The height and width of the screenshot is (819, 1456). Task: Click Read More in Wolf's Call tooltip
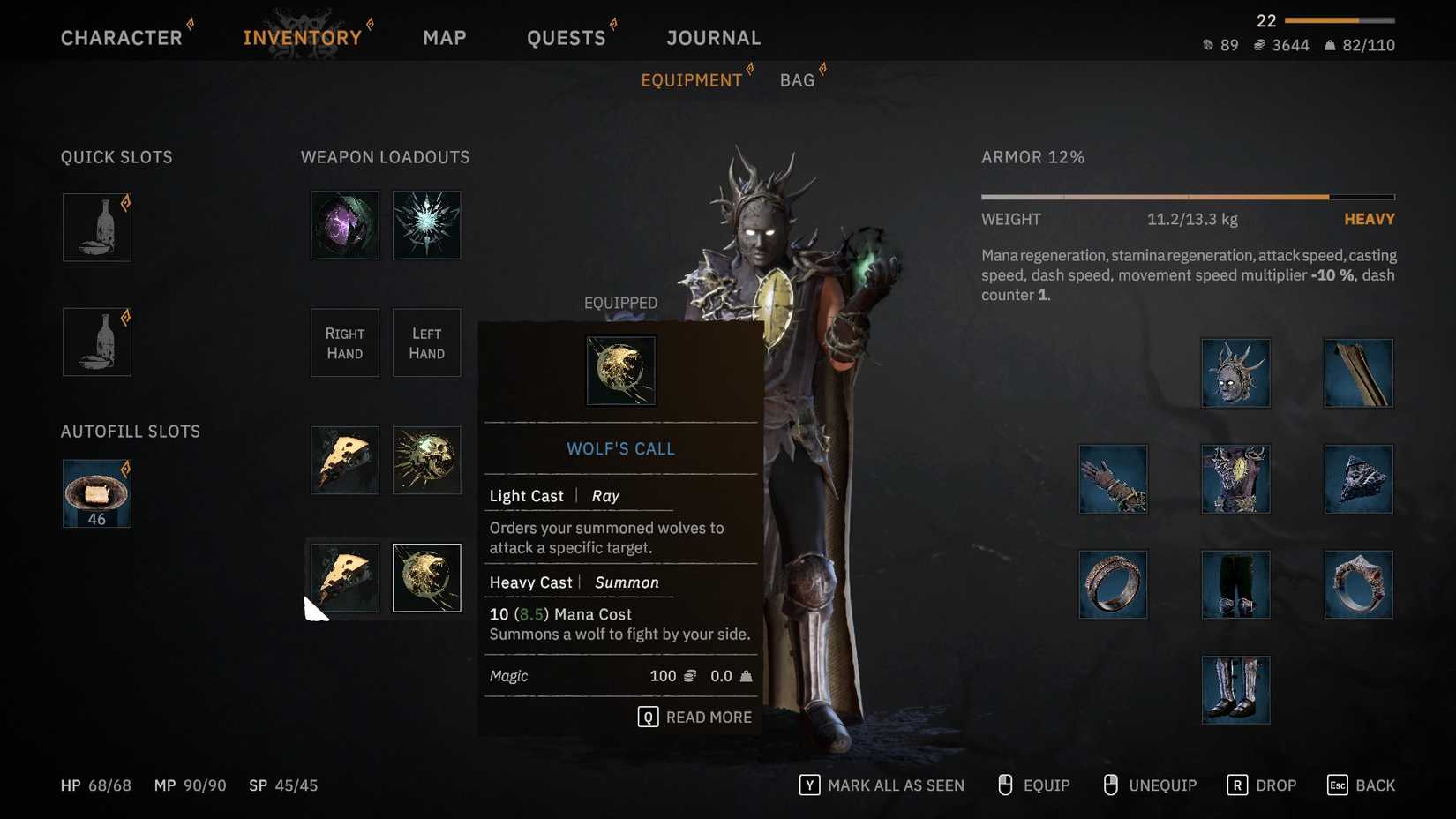[695, 718]
